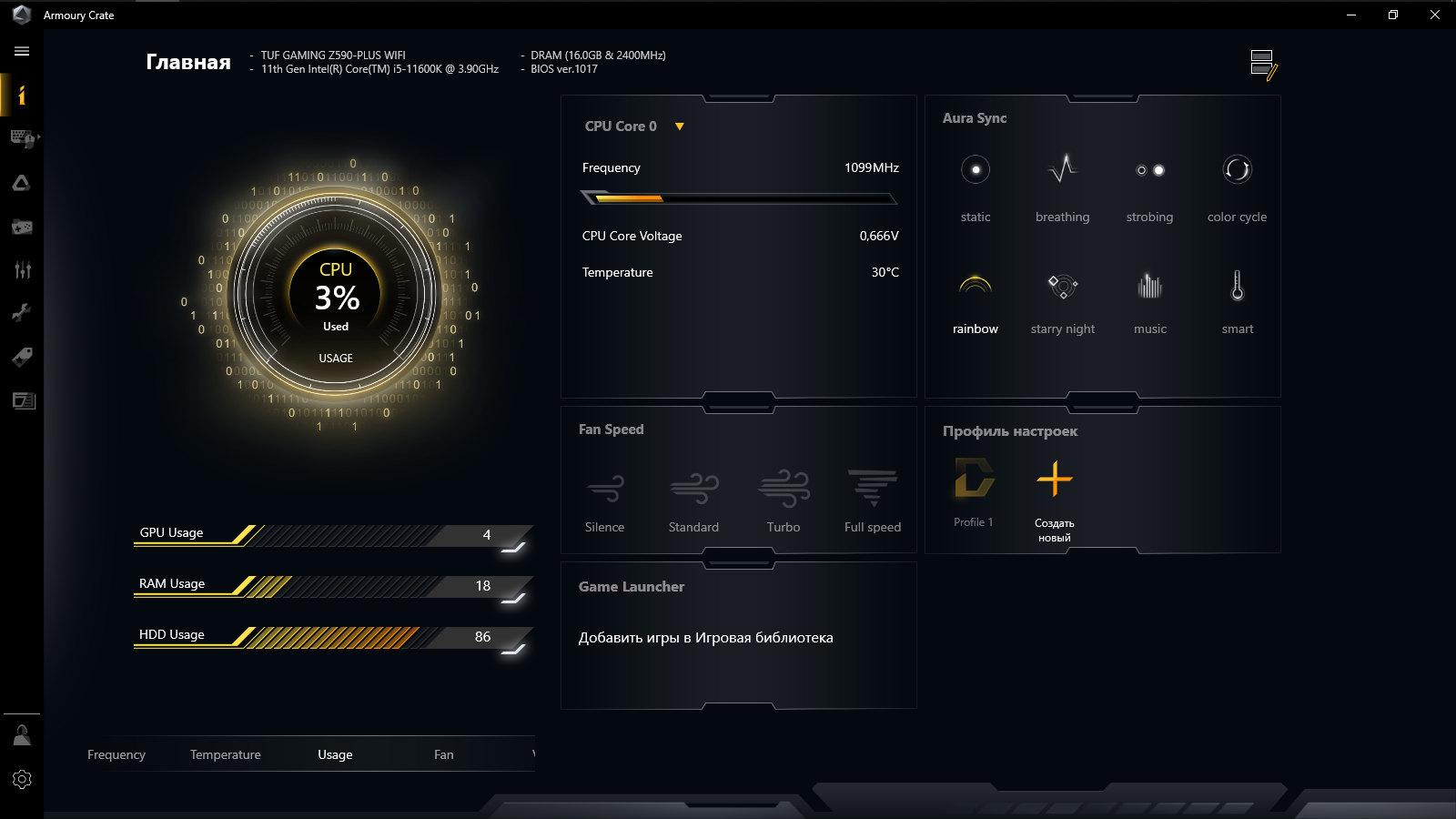This screenshot has height=819, width=1456.
Task: Open the hamburger menu
Action: point(21,51)
